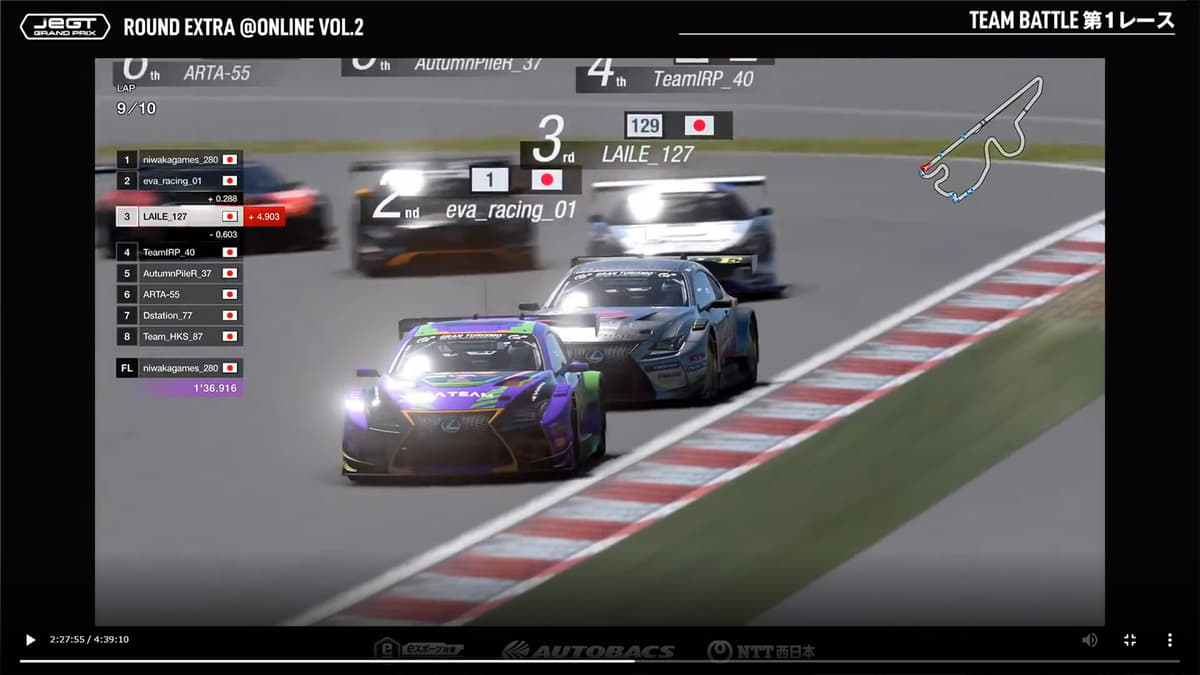Select niwakagames_280 in the leaderboard
1200x675 pixels.
click(x=180, y=160)
